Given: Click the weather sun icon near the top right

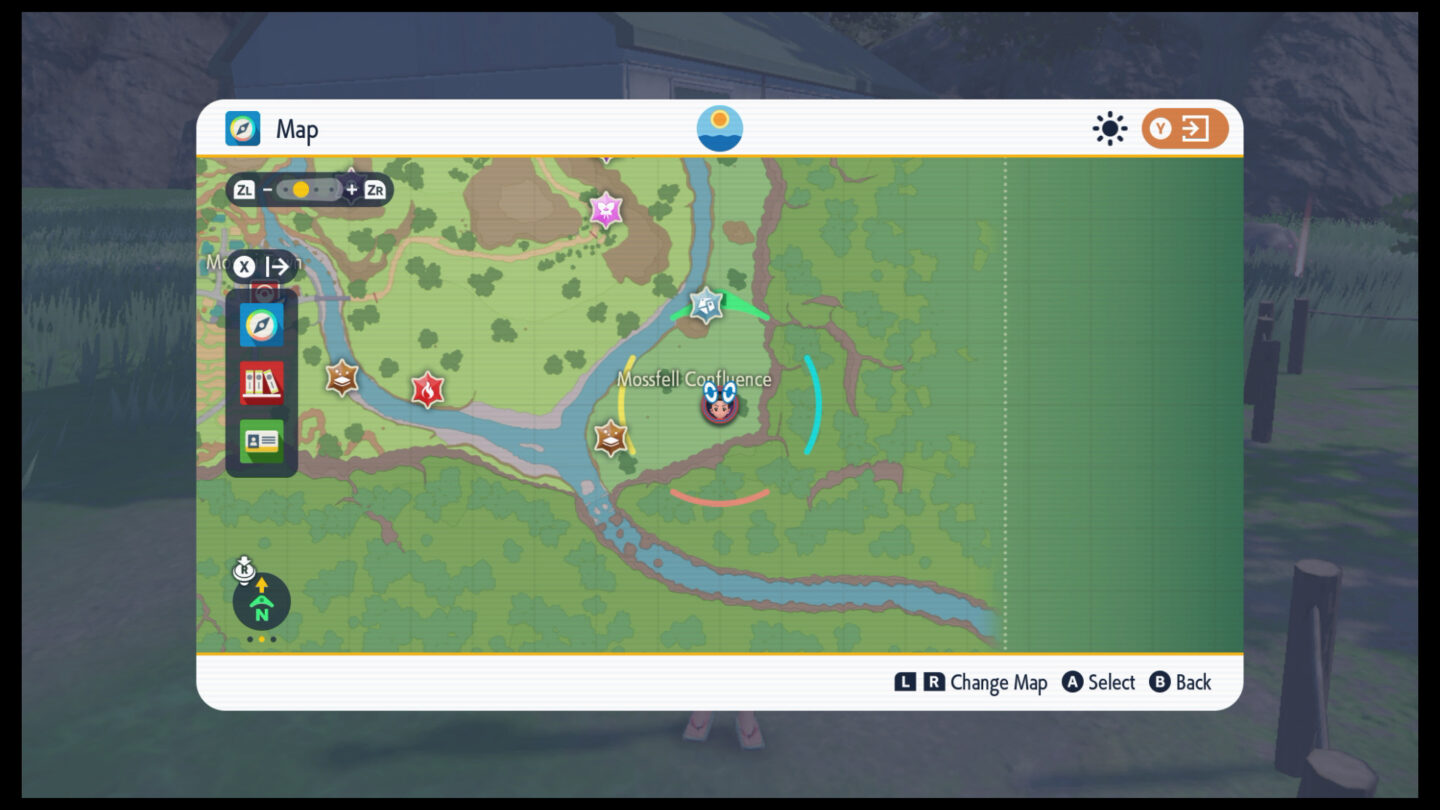Looking at the screenshot, I should (1109, 128).
